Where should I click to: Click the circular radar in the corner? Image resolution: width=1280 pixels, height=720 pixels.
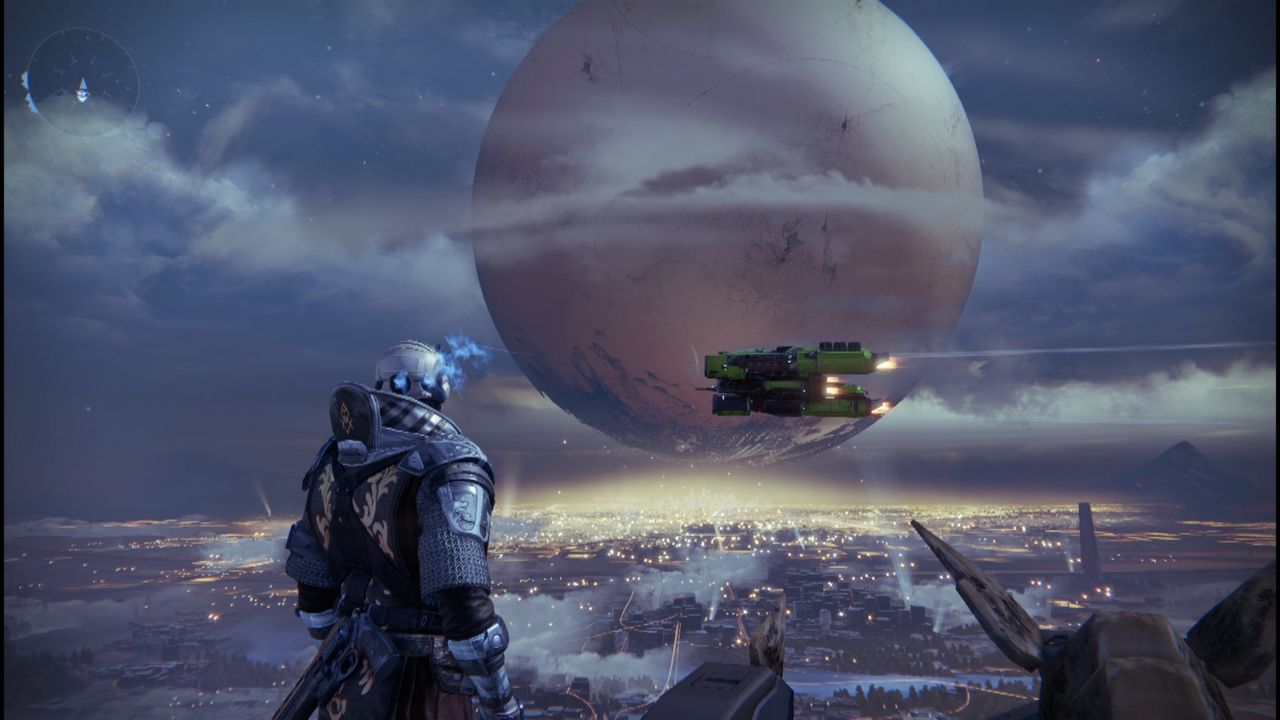(x=82, y=82)
